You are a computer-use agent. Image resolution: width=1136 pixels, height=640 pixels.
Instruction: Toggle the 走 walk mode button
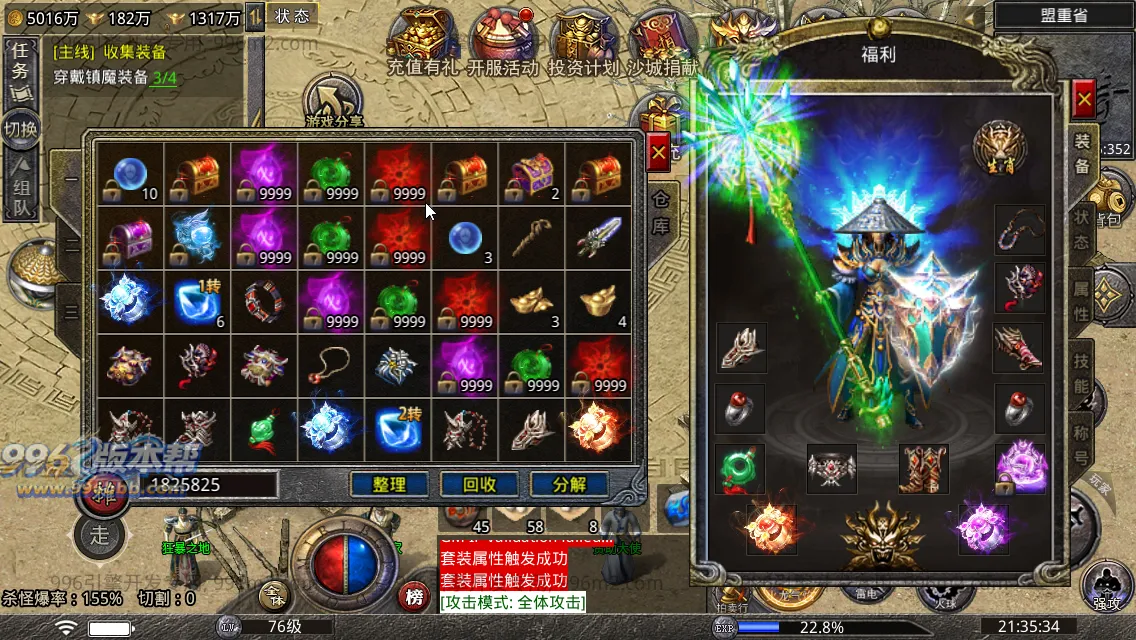tap(99, 534)
